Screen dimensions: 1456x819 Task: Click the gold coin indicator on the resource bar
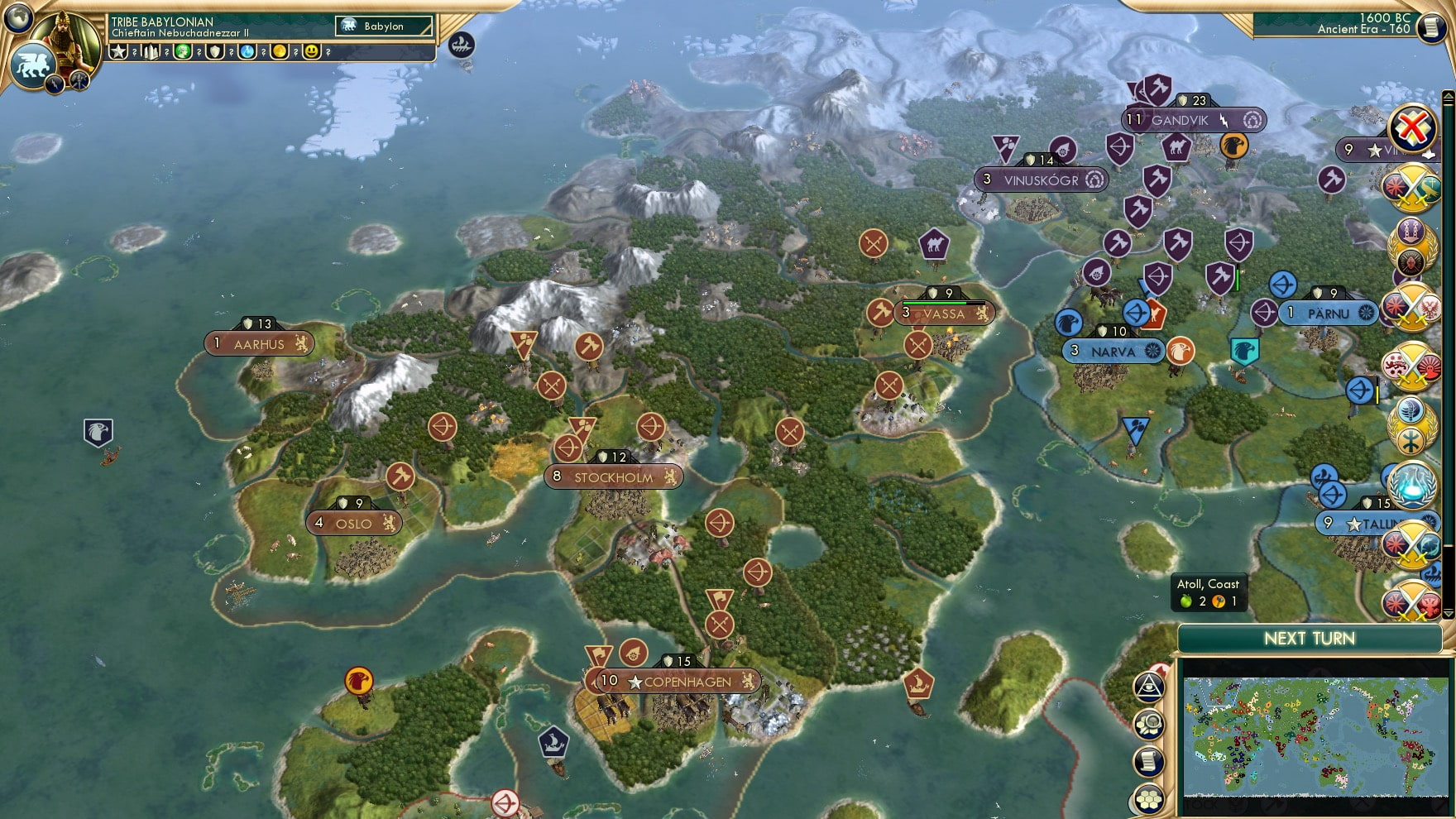(x=280, y=54)
